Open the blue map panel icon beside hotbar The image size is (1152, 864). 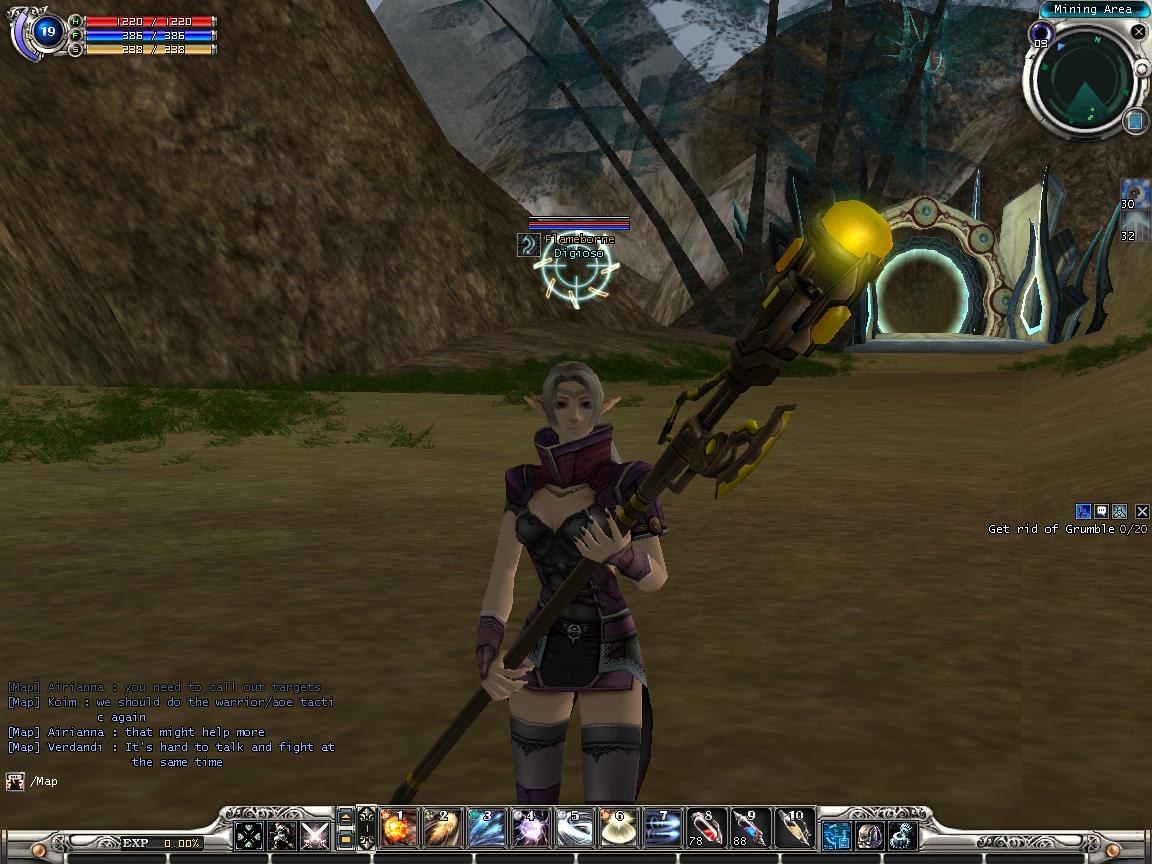pos(836,835)
